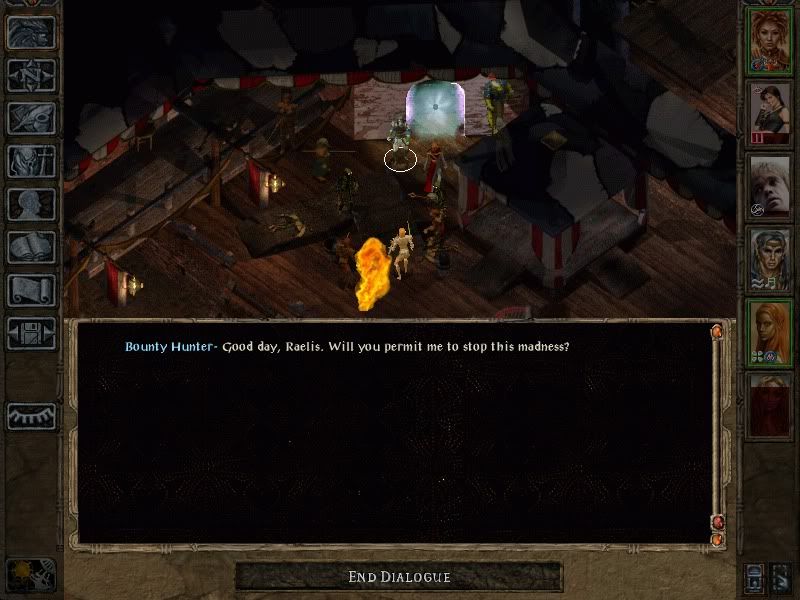Open the mage spellbook
This screenshot has height=600, width=800.
coord(31,247)
